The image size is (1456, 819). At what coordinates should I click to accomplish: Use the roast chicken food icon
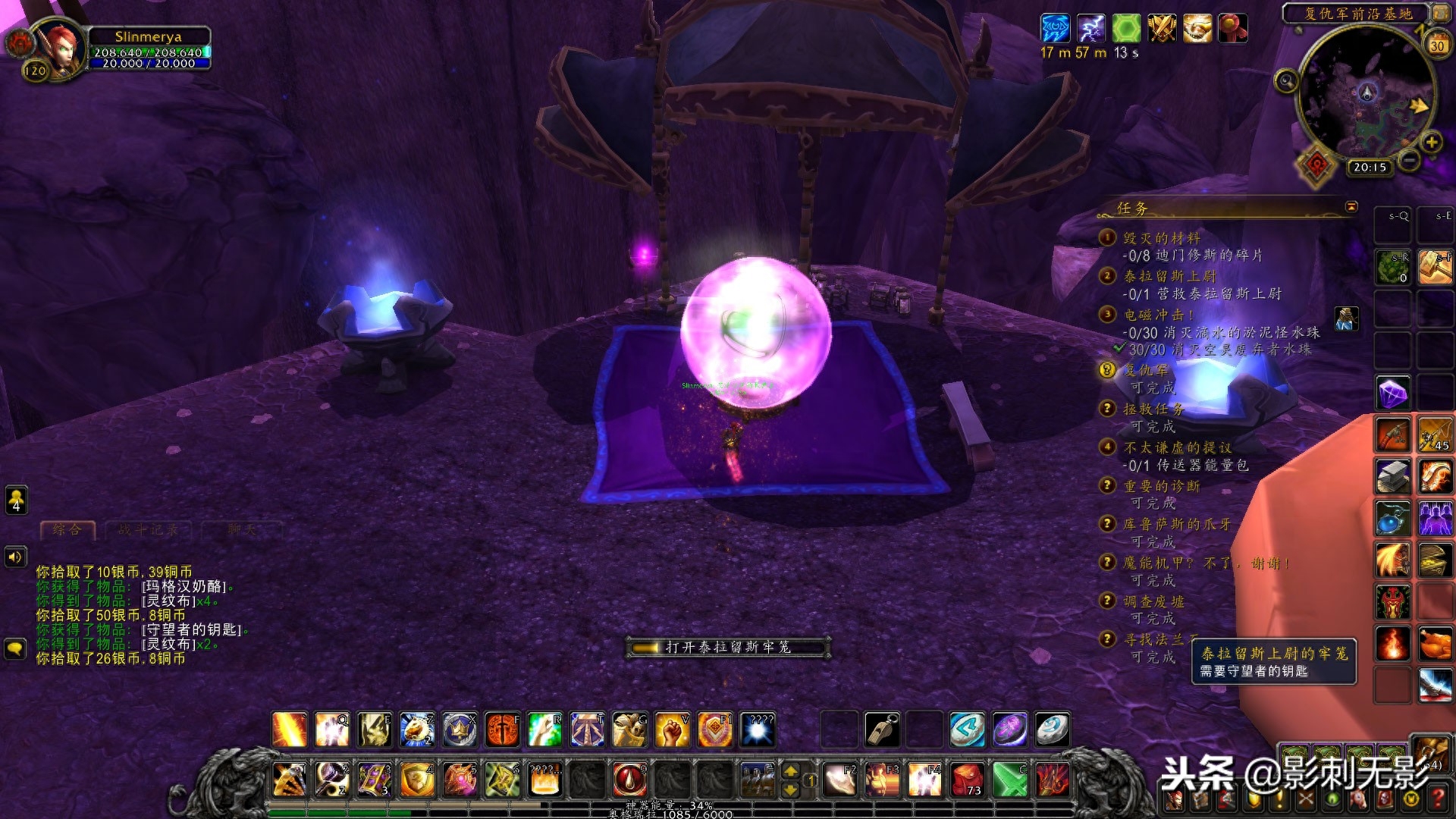point(1435,644)
